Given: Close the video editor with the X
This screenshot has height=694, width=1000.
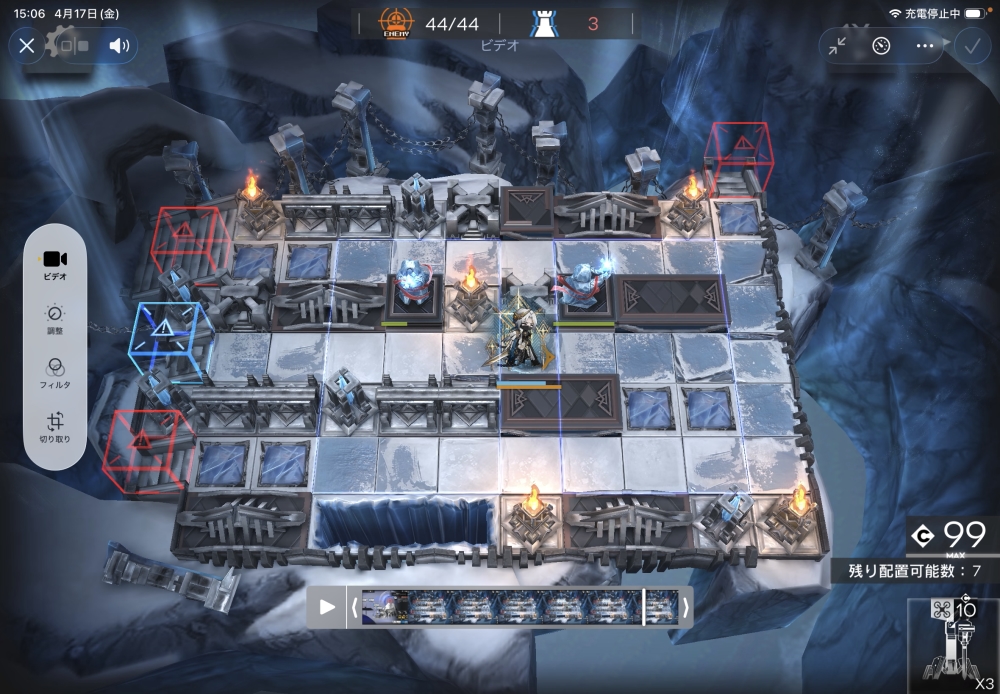Looking at the screenshot, I should pyautogui.click(x=27, y=45).
